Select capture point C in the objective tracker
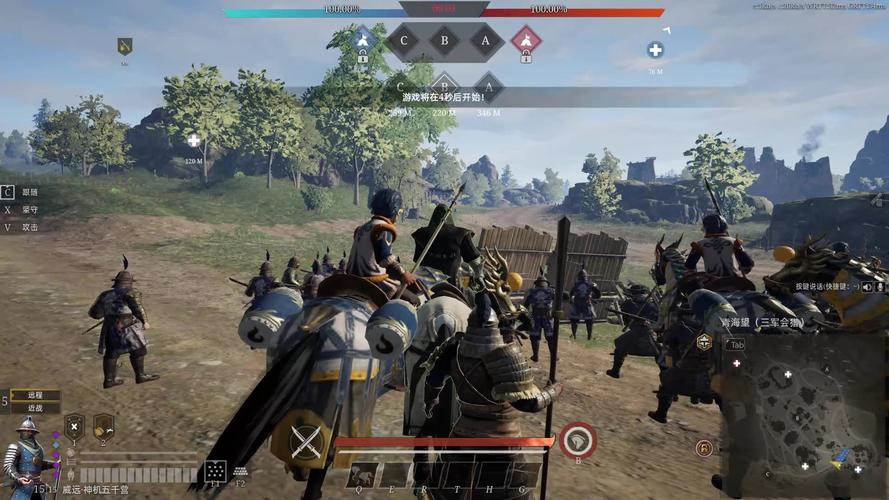The height and width of the screenshot is (500, 889). click(x=404, y=41)
